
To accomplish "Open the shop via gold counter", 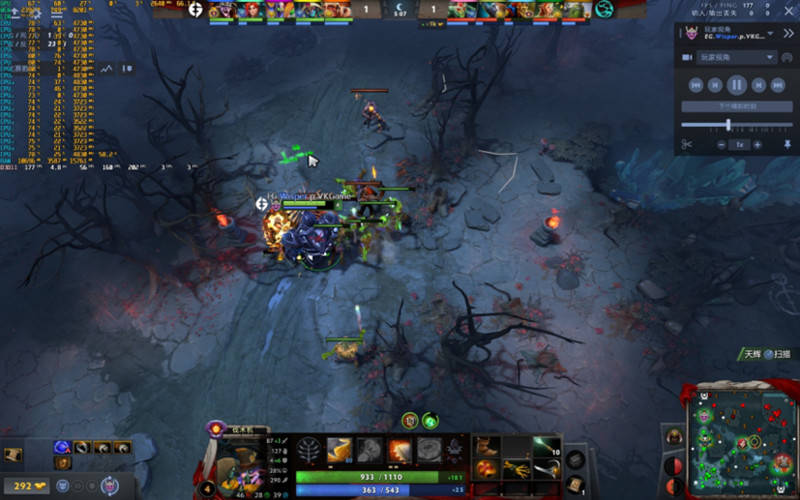I will coord(27,486).
